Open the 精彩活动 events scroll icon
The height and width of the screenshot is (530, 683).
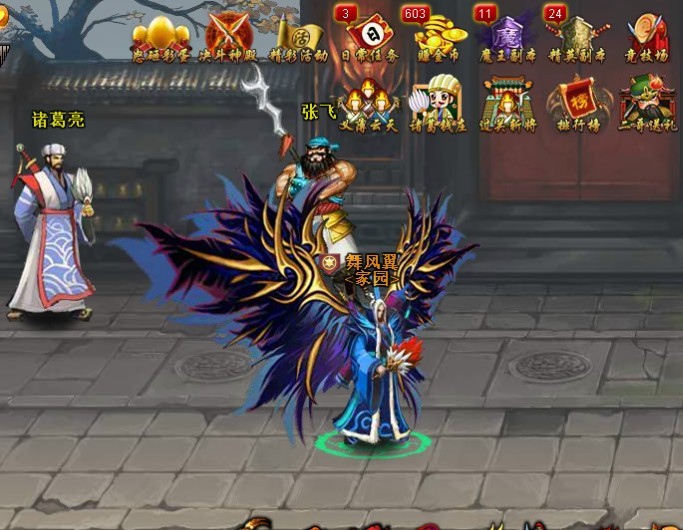[298, 37]
